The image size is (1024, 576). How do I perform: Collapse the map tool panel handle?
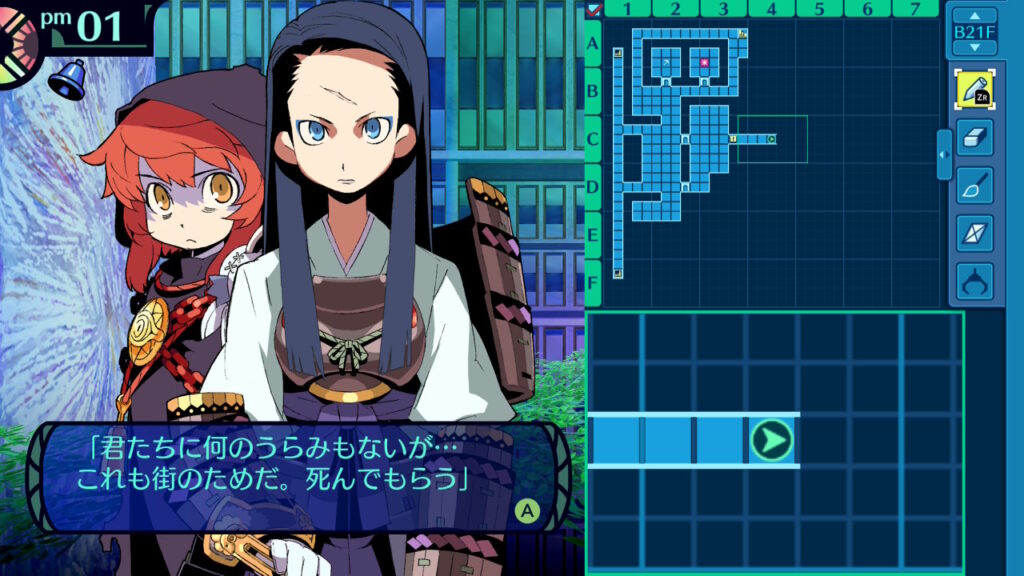point(944,154)
